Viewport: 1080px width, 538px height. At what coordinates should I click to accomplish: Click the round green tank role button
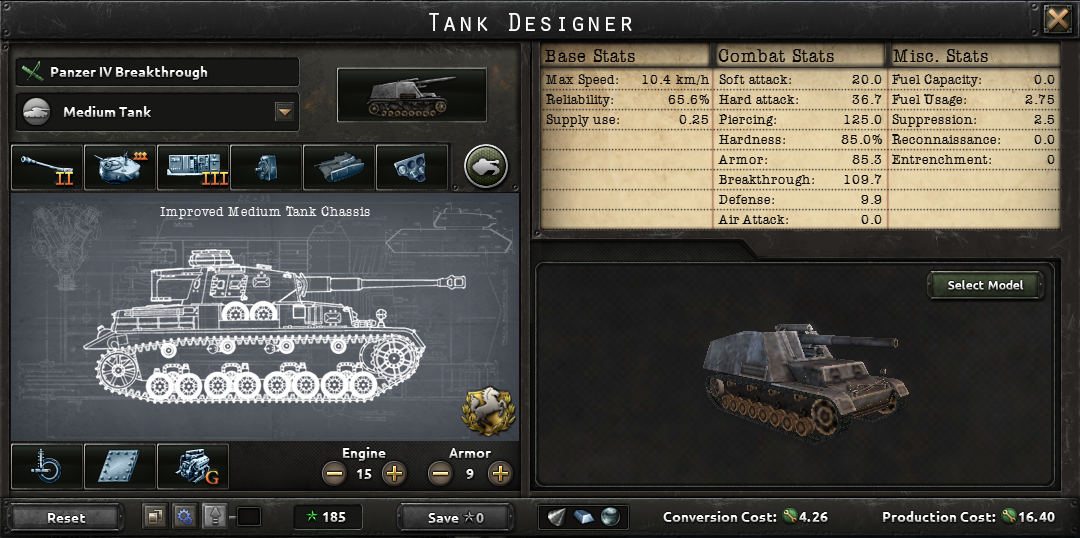[486, 166]
